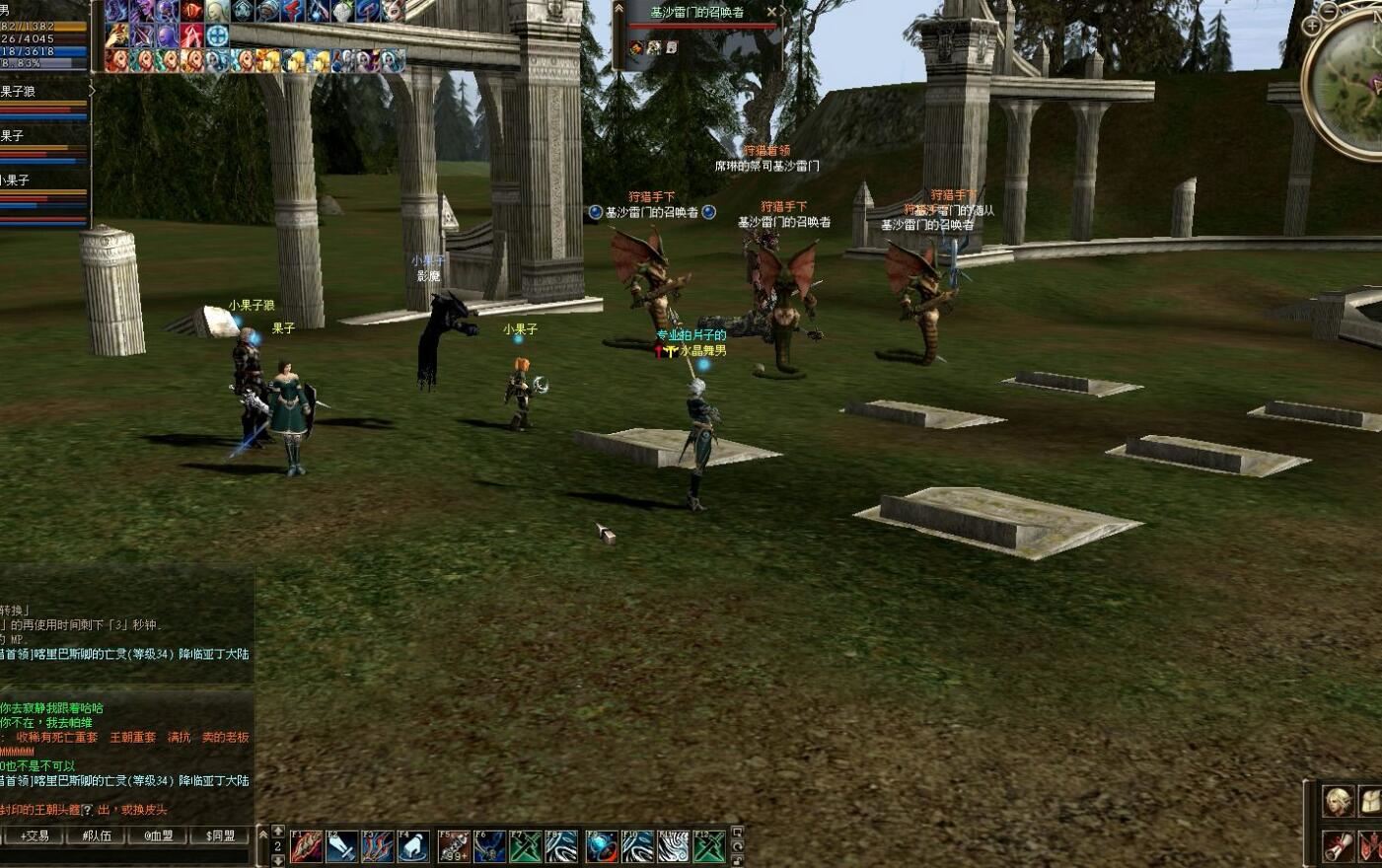Screen dimensions: 1382x868
Task: Use the F12 green crossed swords skill
Action: coord(709,846)
